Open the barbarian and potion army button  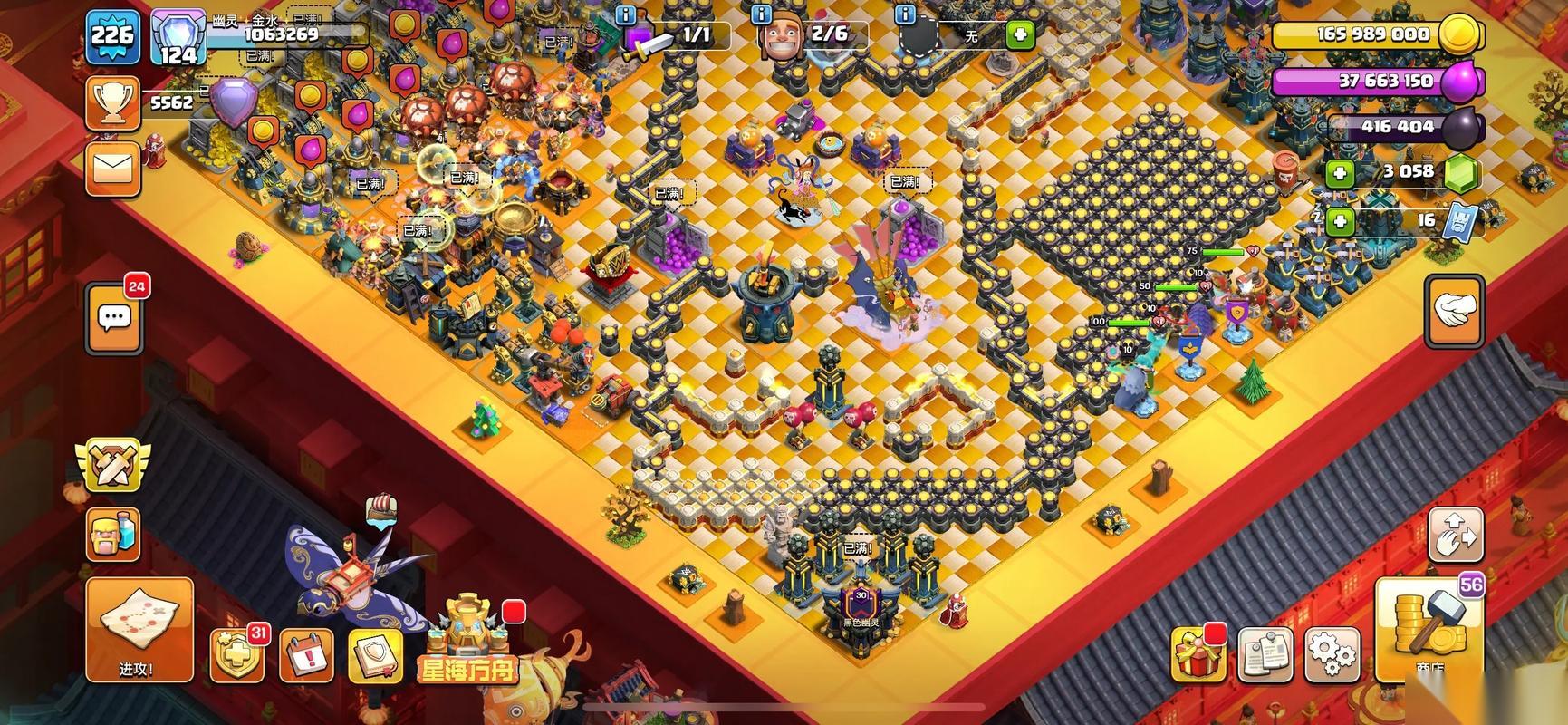coord(113,534)
